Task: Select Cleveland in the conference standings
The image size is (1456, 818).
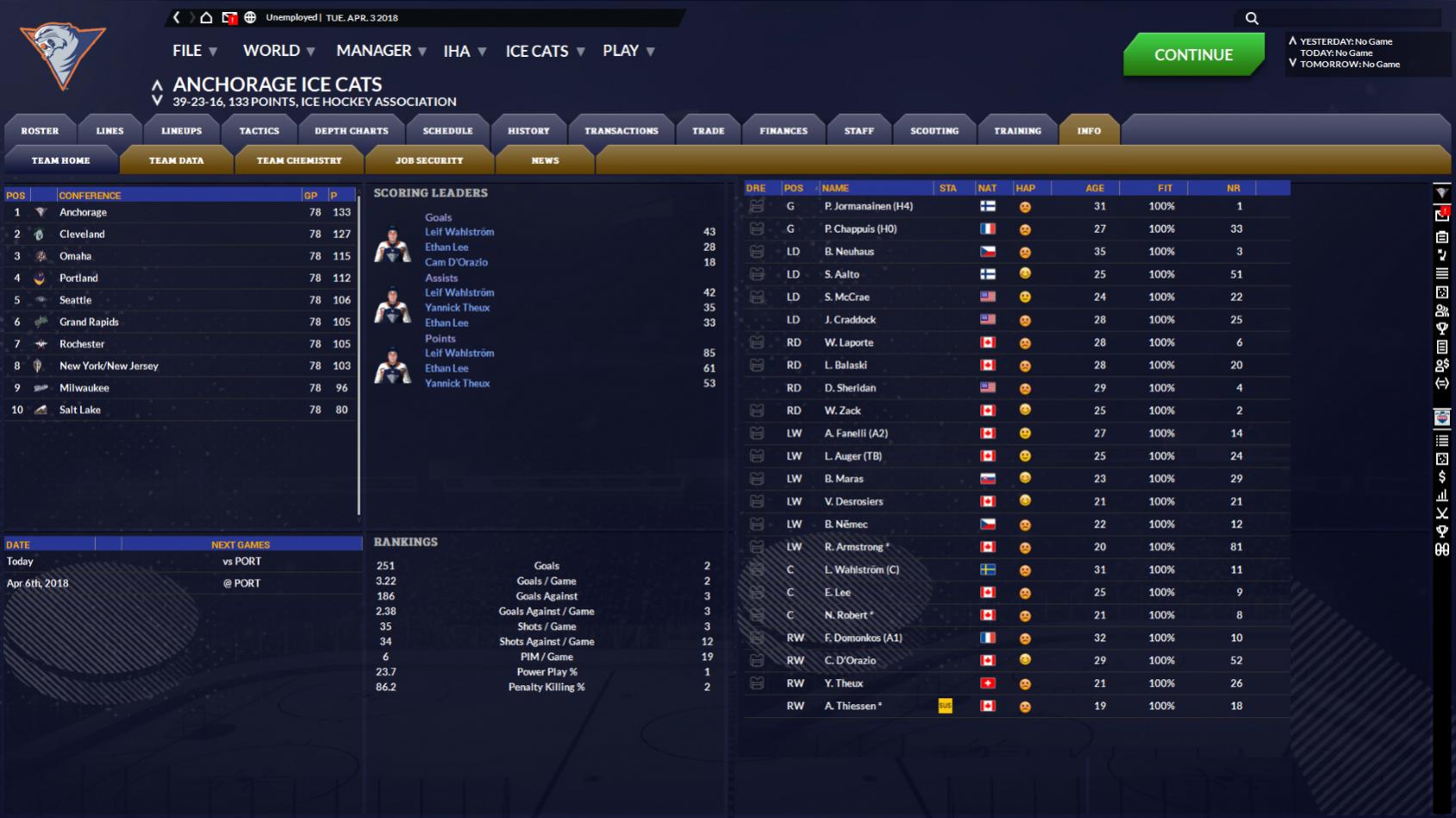Action: coord(82,234)
